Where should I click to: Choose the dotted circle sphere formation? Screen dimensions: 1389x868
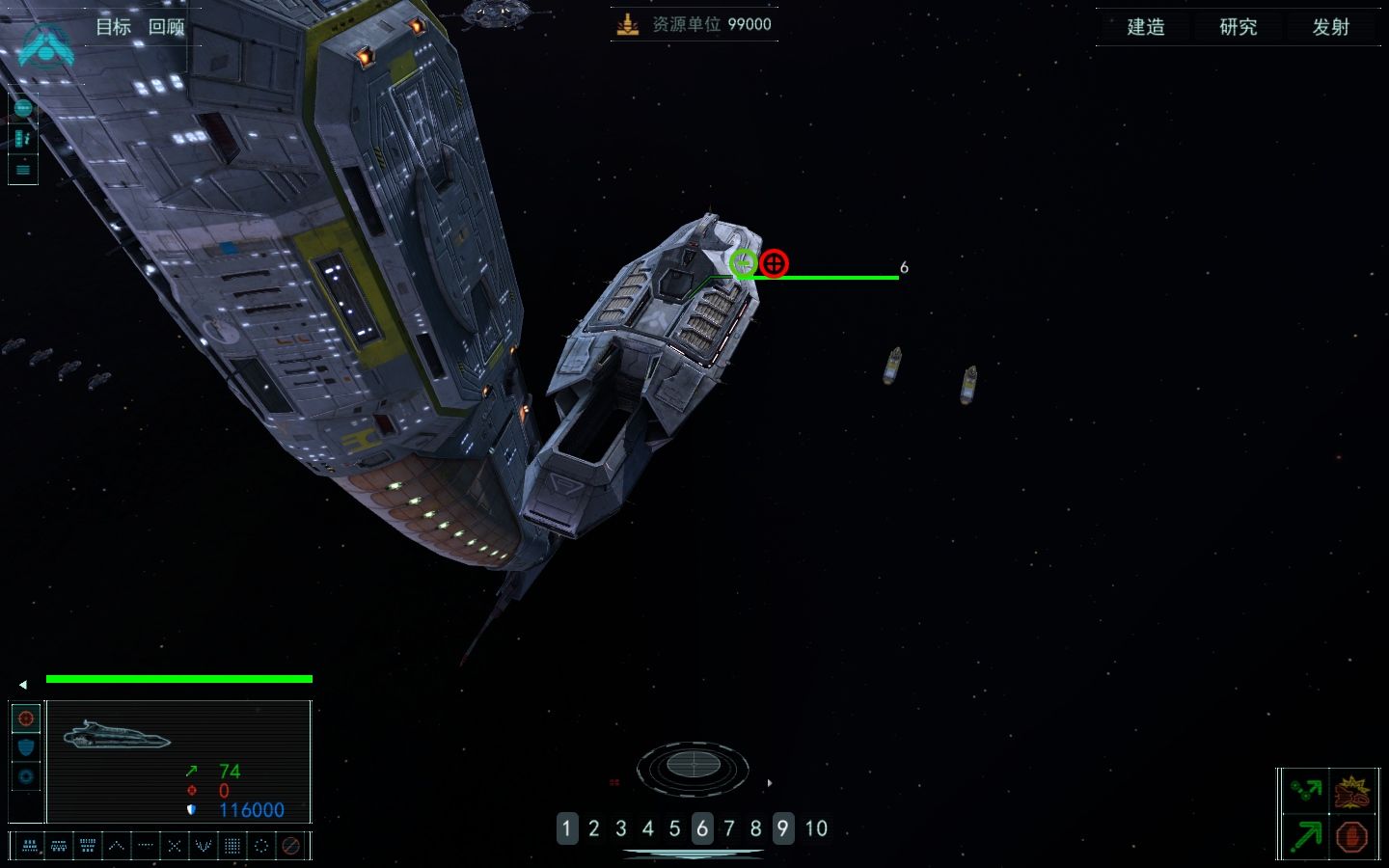coord(261,846)
